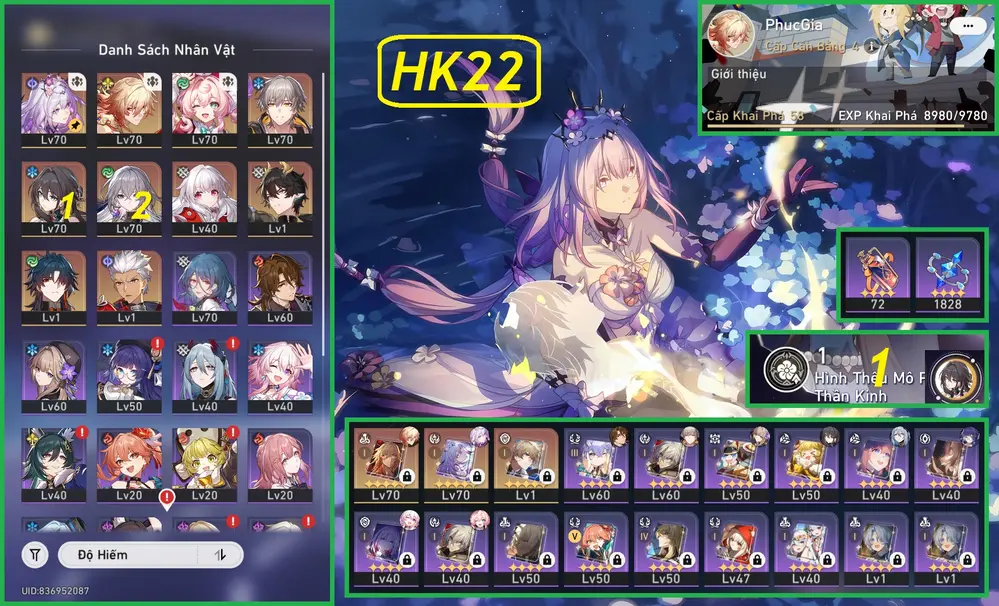
Task: Toggle the sort order arrows button
Action: (x=221, y=554)
